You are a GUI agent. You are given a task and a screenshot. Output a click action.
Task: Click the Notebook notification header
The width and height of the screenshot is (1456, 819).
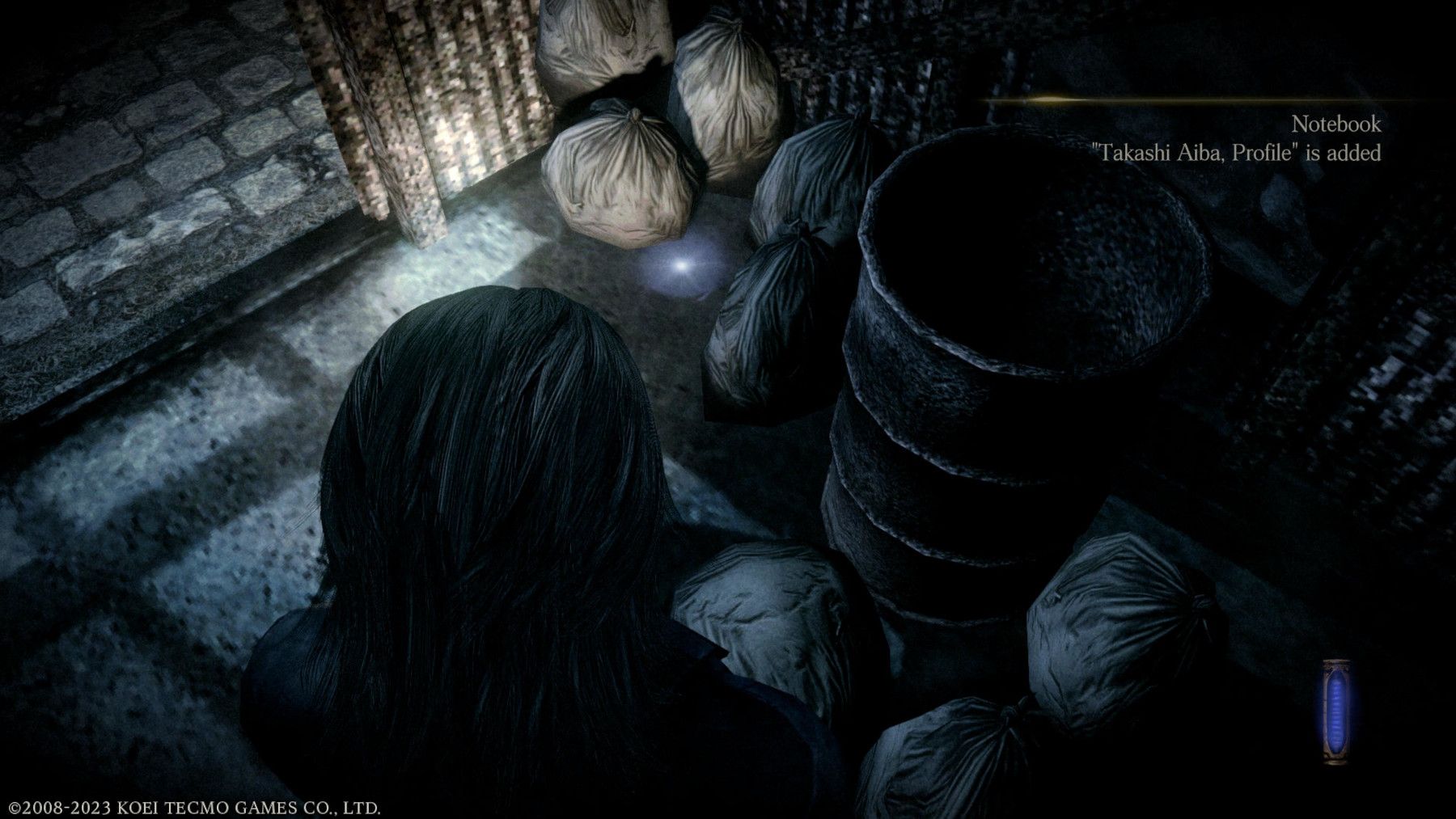point(1336,124)
